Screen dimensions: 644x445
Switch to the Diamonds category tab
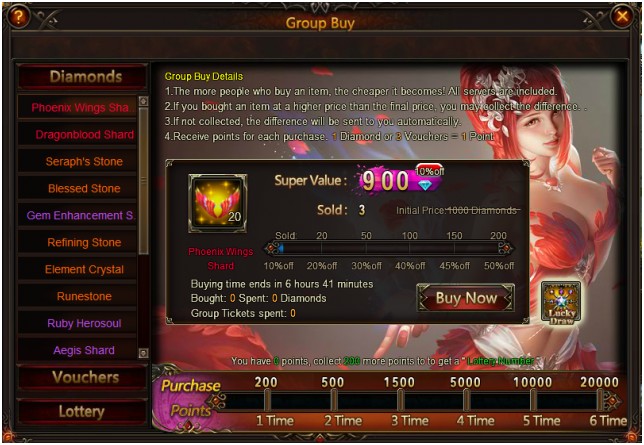pos(84,77)
